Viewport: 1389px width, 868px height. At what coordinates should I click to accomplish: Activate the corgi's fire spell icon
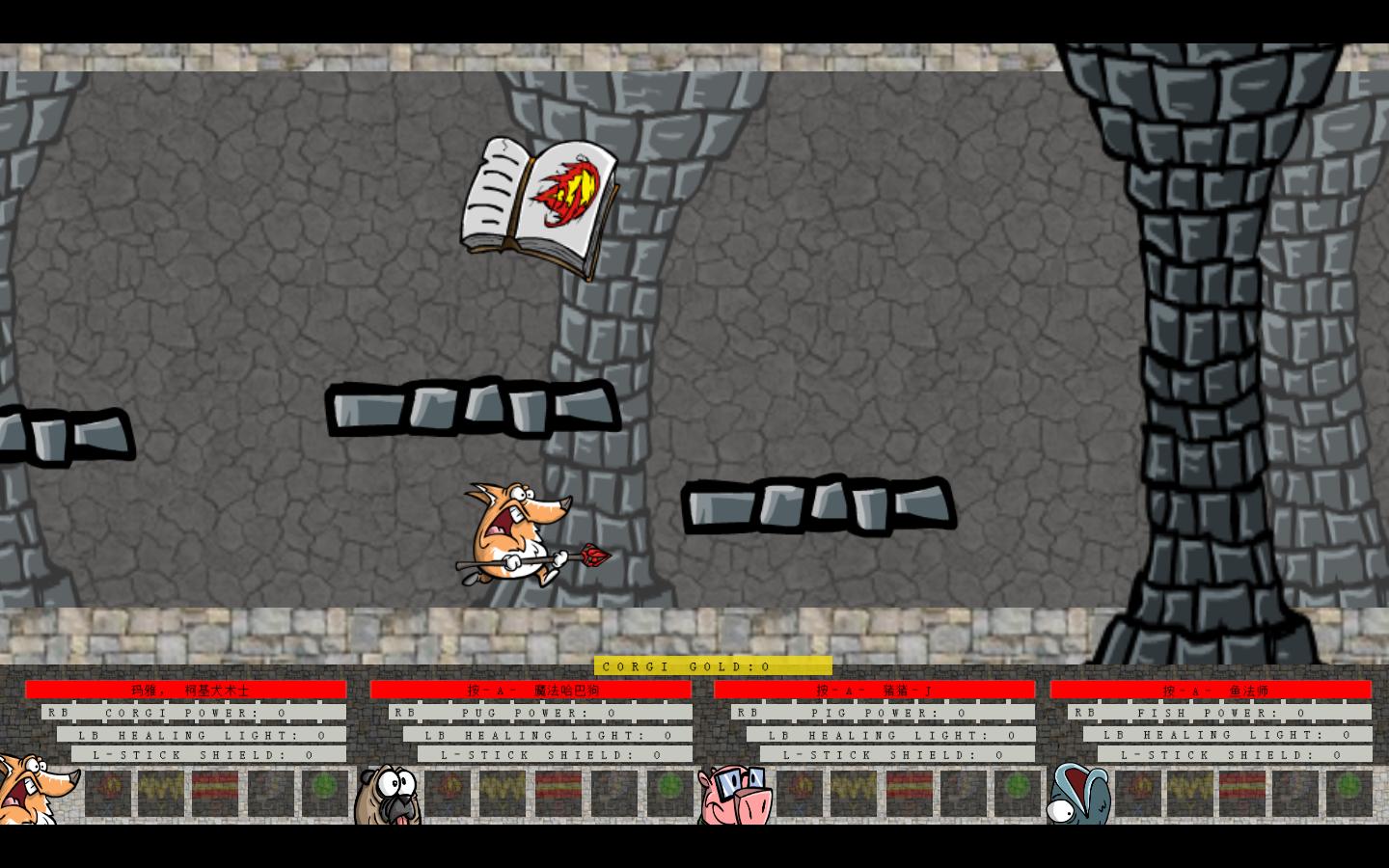point(108,793)
